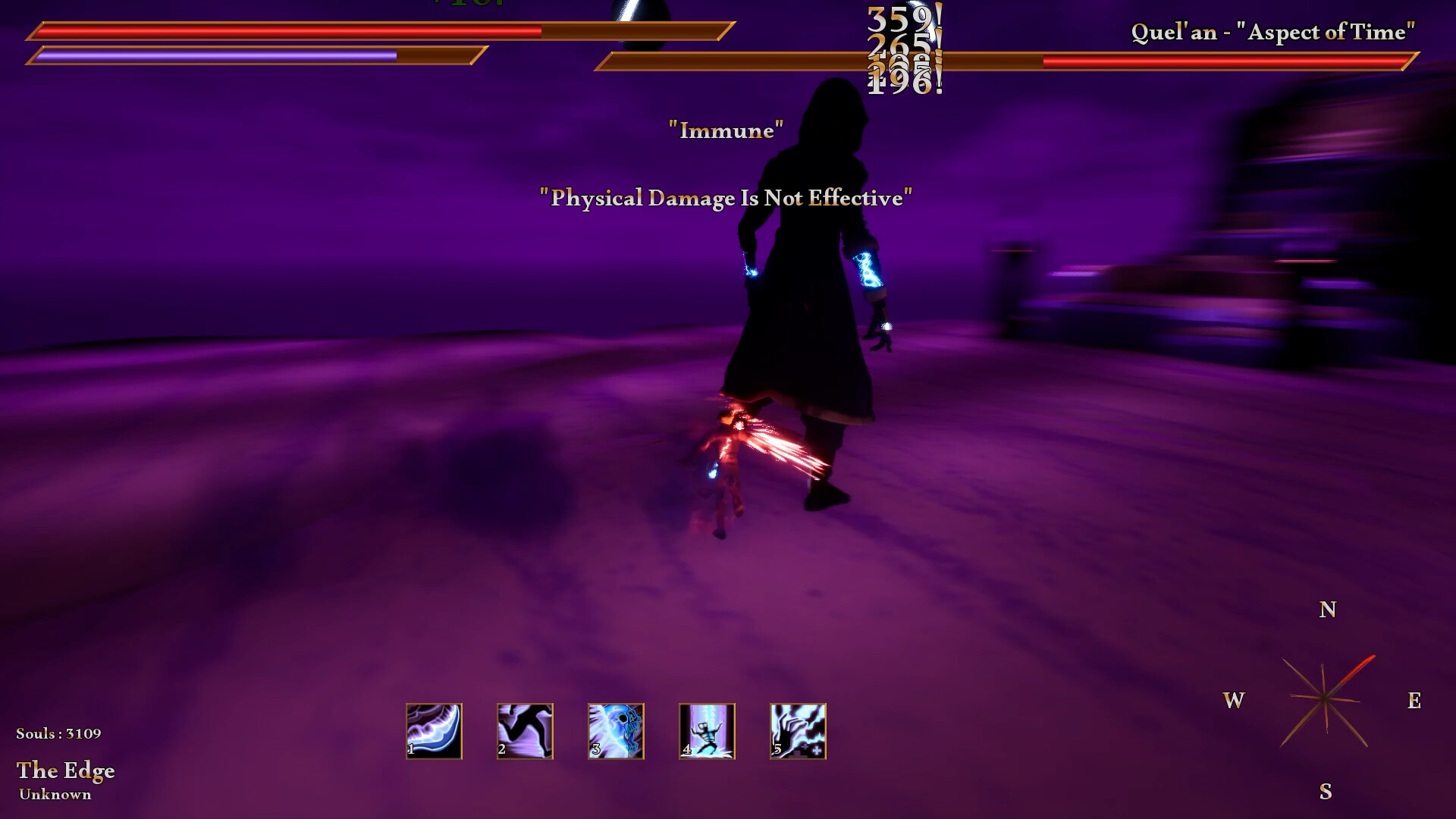Toggle the Immune status message

725,130
